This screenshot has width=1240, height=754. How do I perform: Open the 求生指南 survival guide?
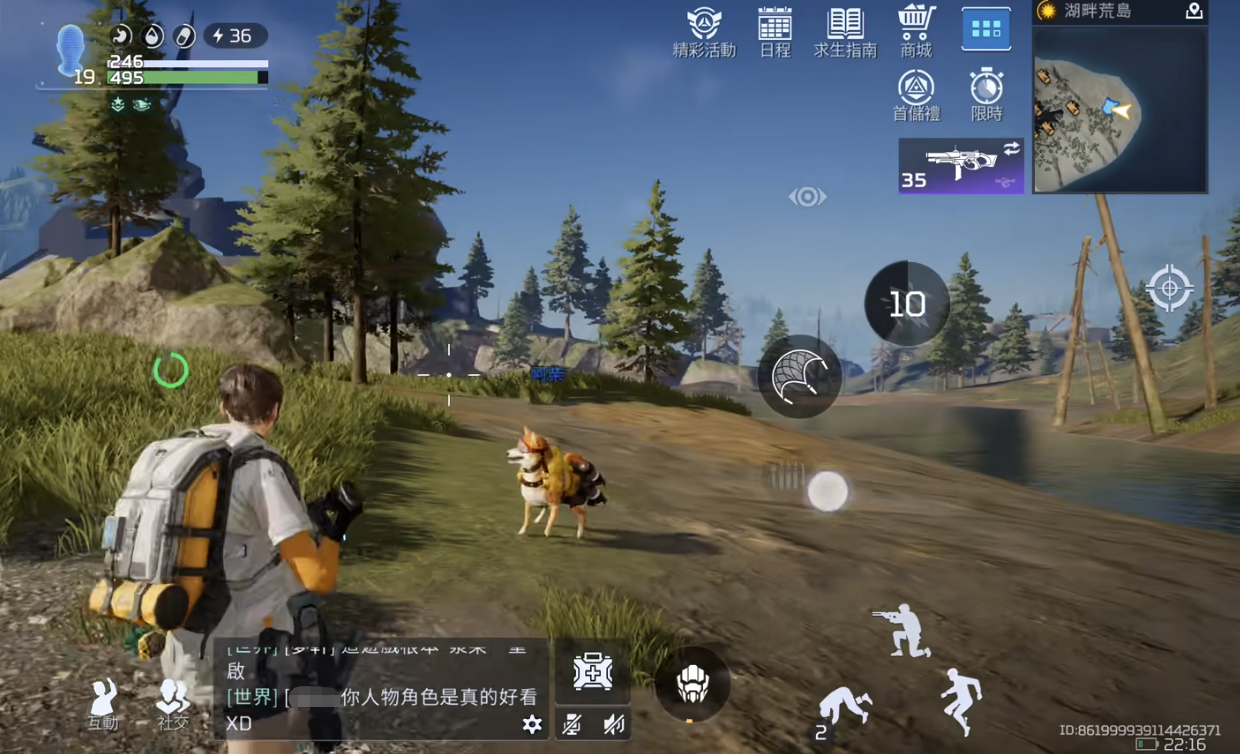[845, 32]
